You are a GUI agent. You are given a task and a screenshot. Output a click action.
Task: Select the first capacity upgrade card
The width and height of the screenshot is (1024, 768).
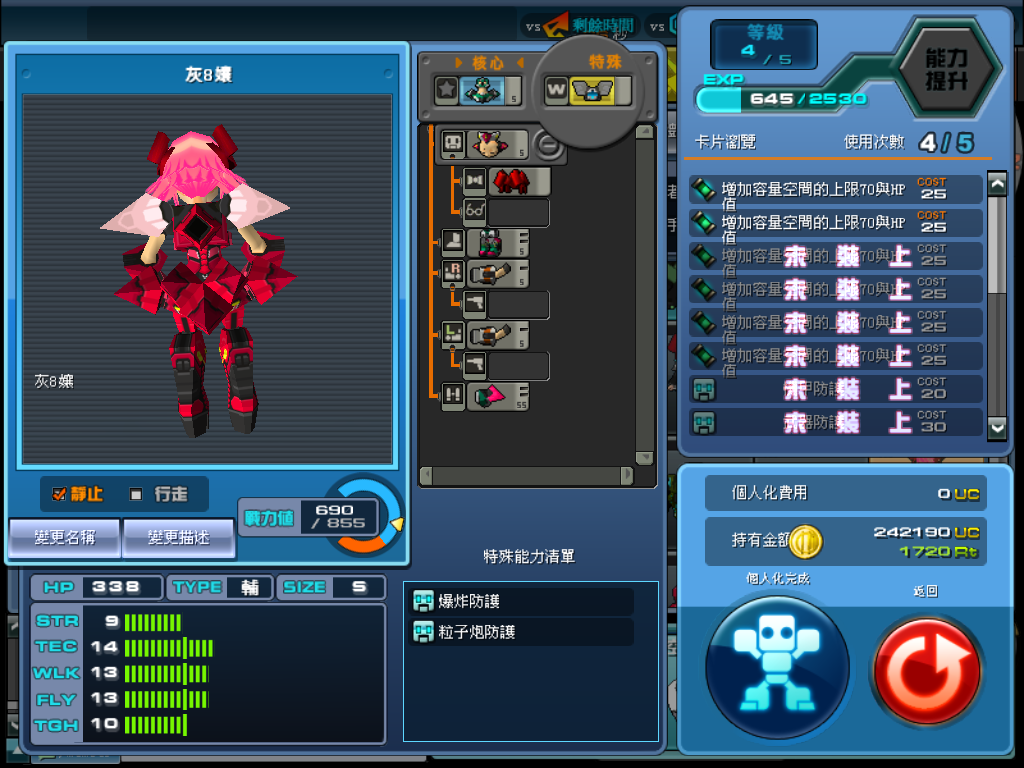[x=835, y=190]
